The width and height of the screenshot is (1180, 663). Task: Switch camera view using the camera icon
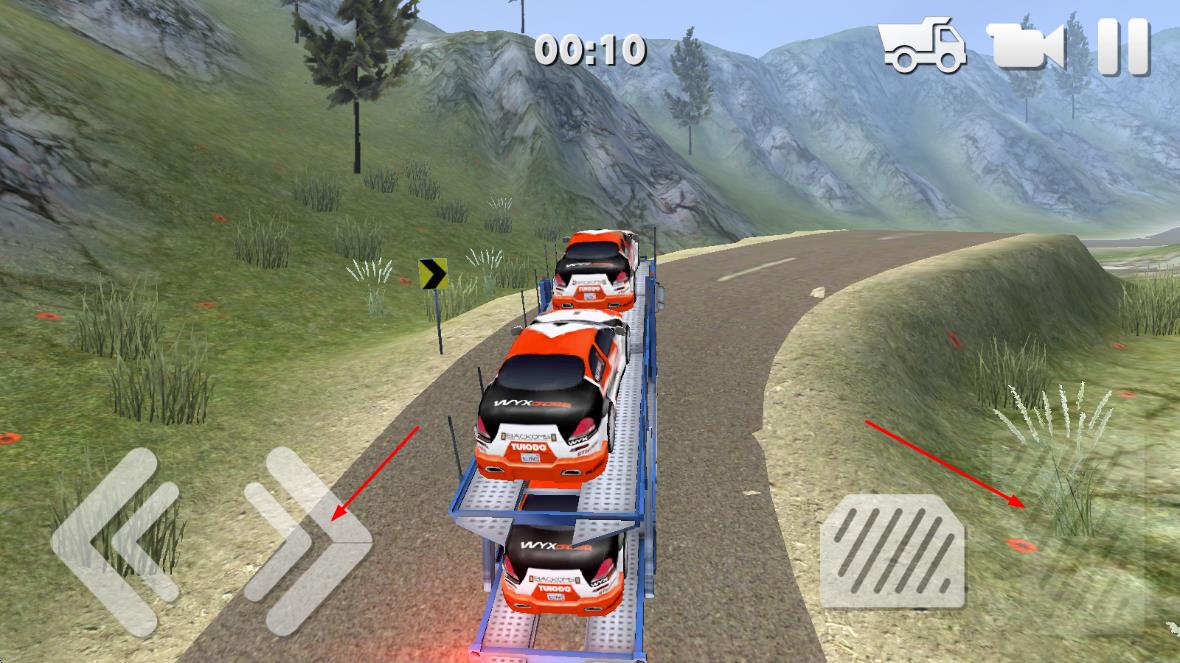pos(1027,46)
